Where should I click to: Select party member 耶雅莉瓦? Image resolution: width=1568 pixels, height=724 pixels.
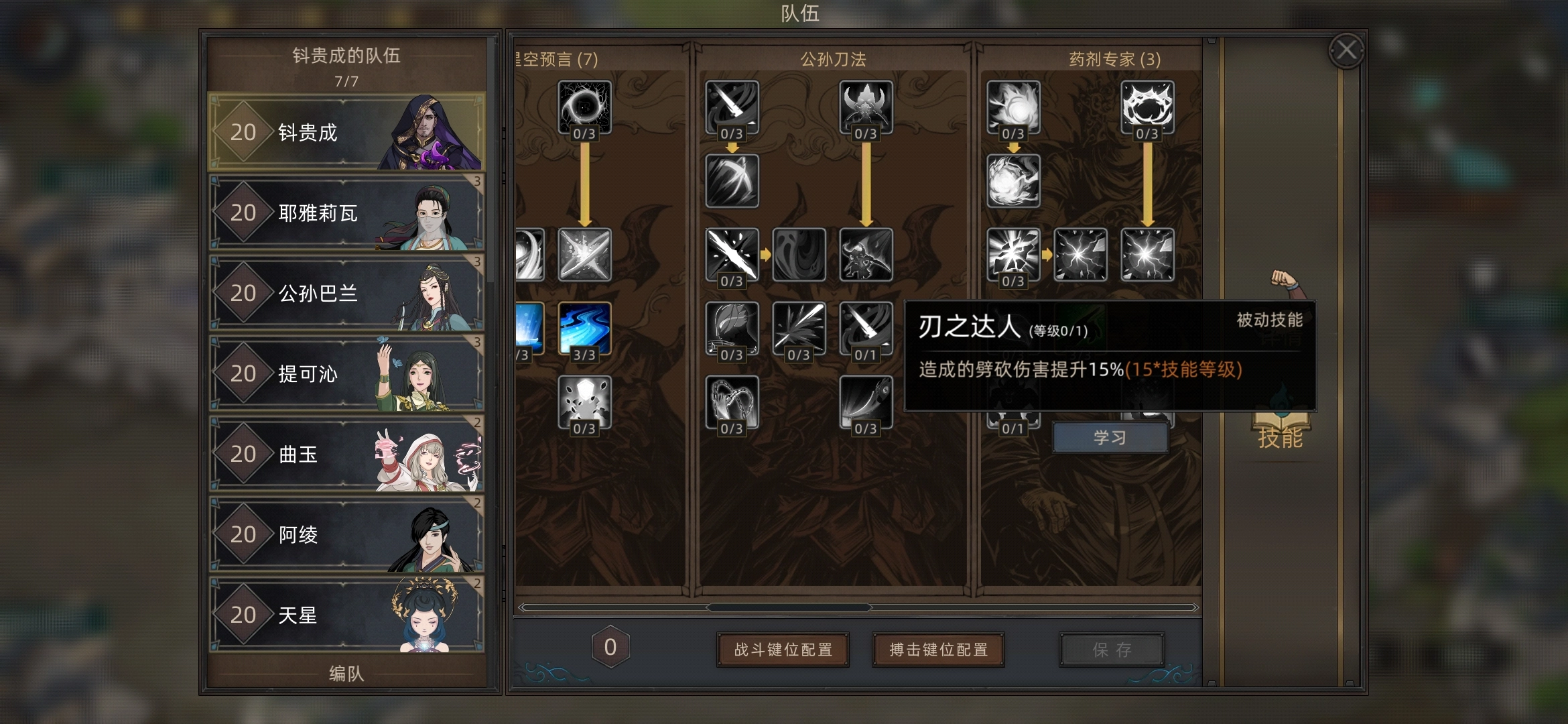[x=346, y=213]
